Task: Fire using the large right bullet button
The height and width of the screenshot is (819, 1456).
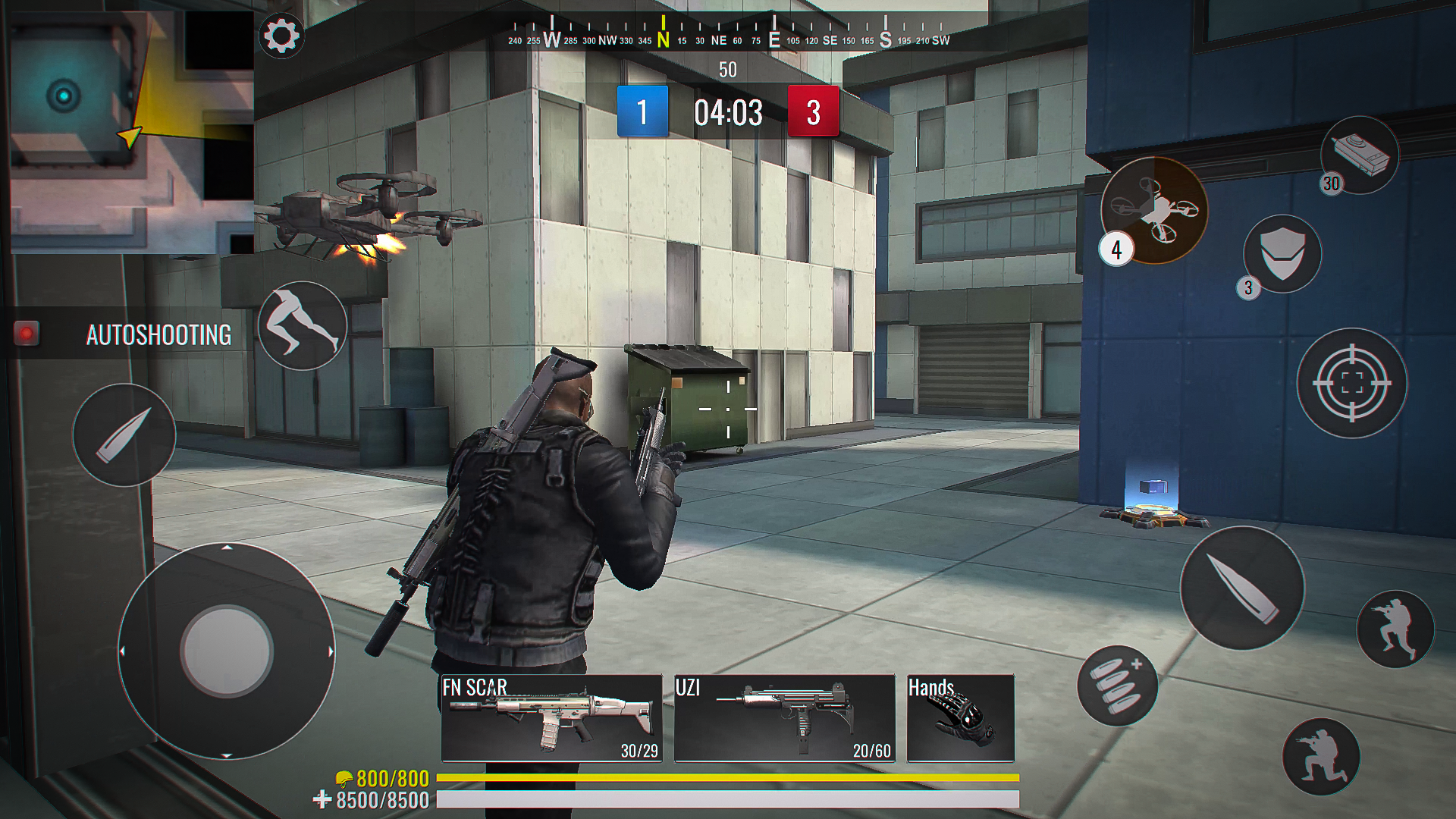Action: pyautogui.click(x=1242, y=588)
